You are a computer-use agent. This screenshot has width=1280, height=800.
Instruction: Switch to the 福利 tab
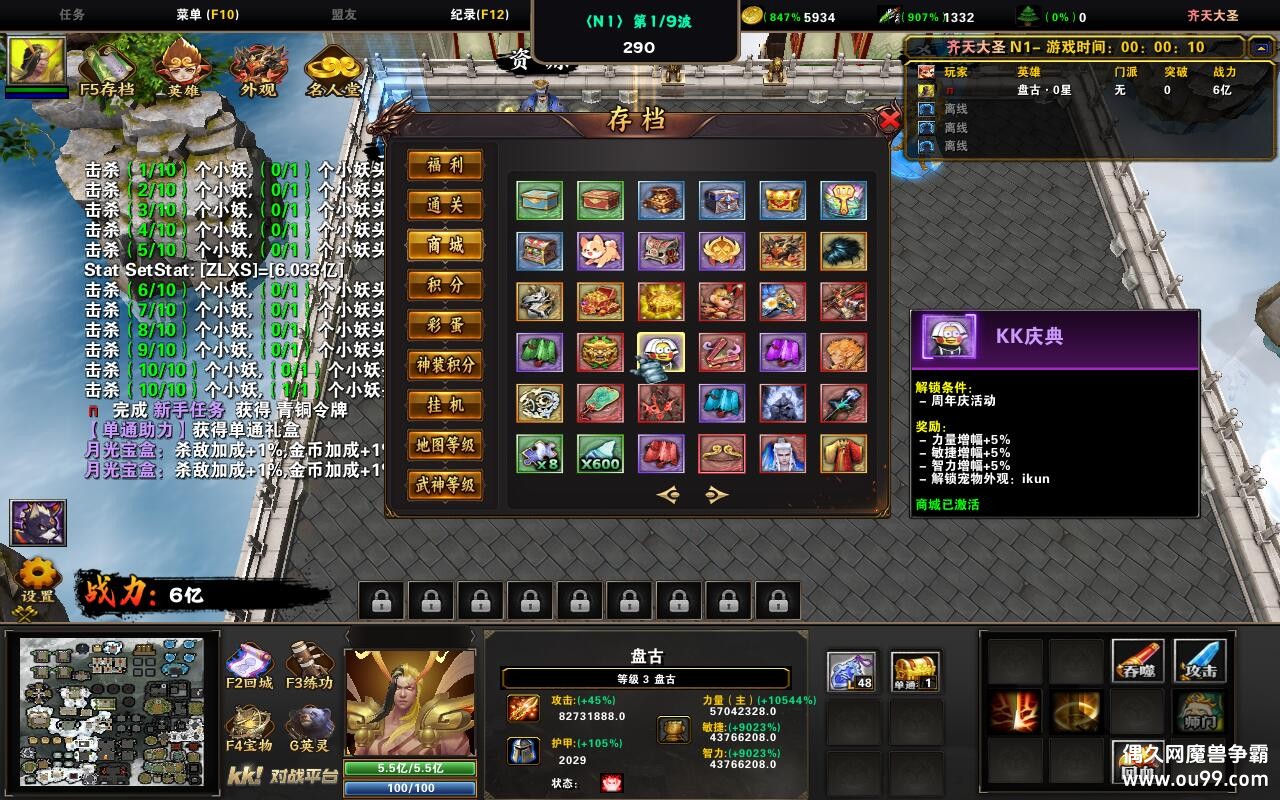444,166
